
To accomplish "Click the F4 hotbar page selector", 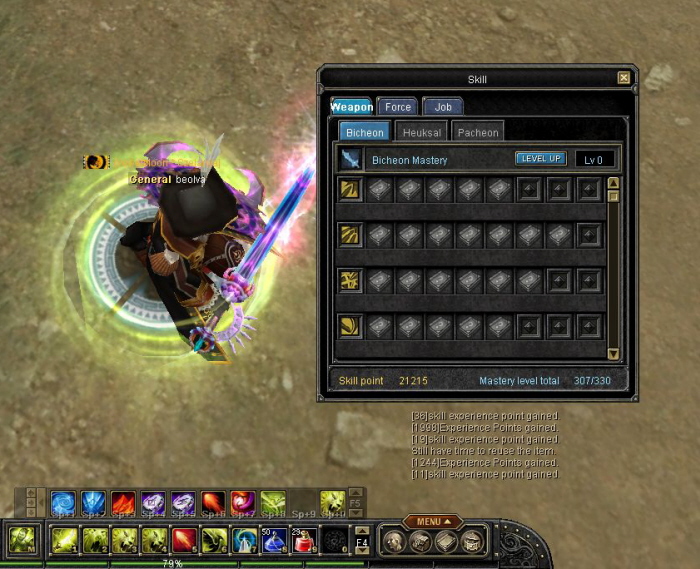I will 362,542.
